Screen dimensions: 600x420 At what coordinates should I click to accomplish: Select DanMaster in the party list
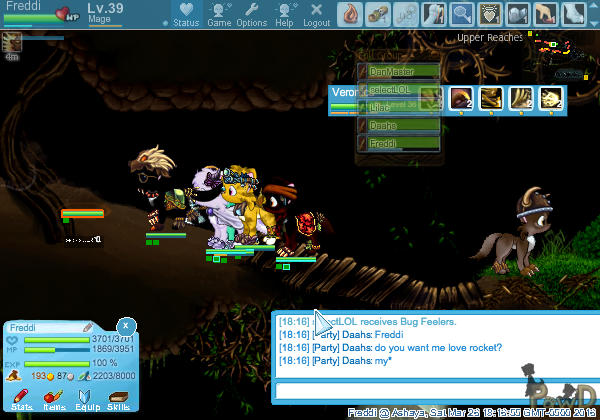(398, 72)
